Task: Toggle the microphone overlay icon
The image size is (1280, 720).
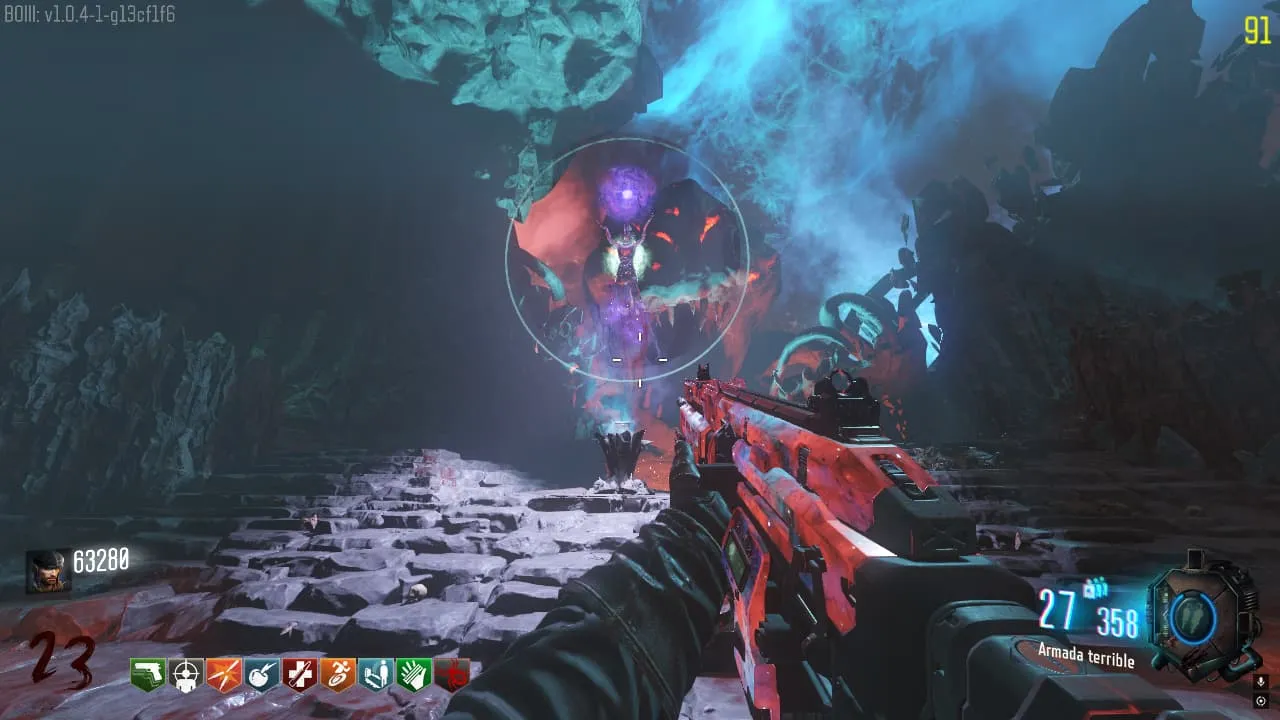Action: [x=1260, y=682]
